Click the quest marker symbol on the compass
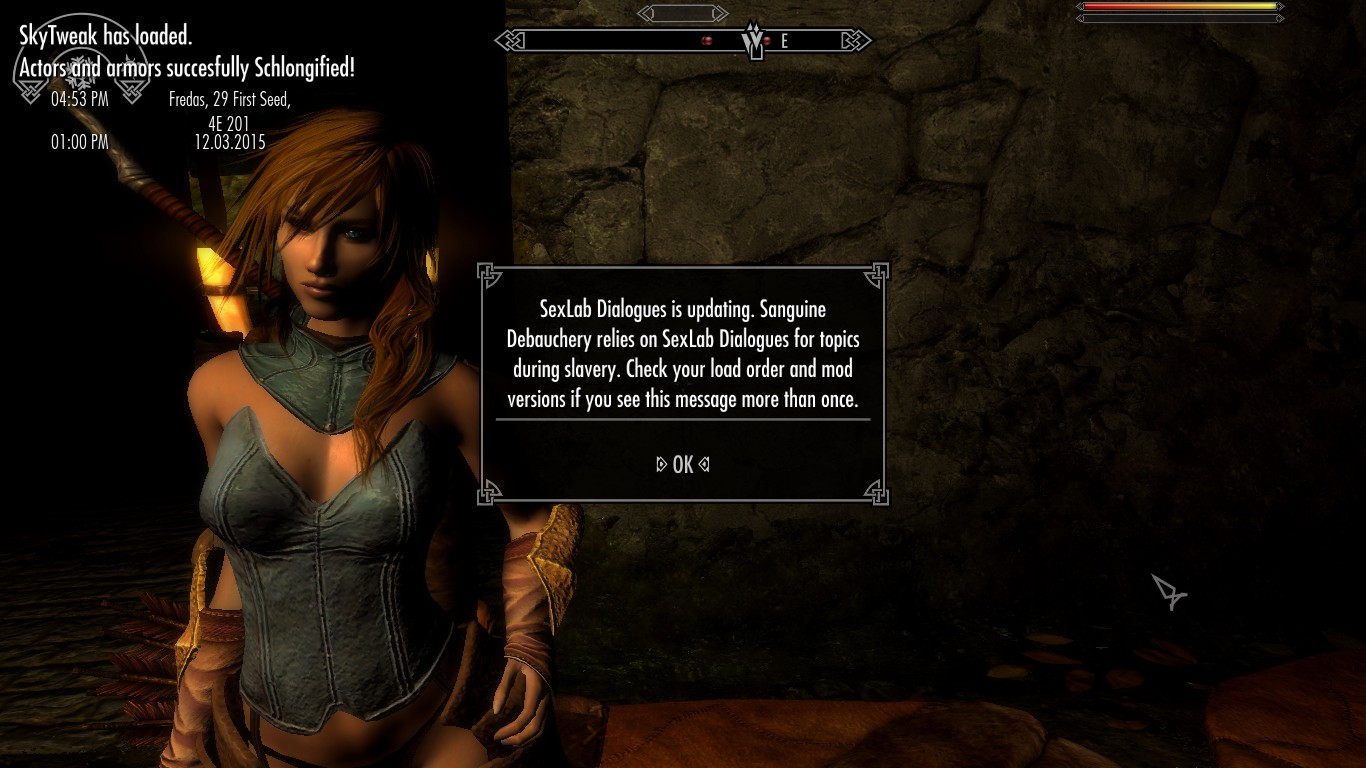The width and height of the screenshot is (1366, 768). tap(752, 42)
